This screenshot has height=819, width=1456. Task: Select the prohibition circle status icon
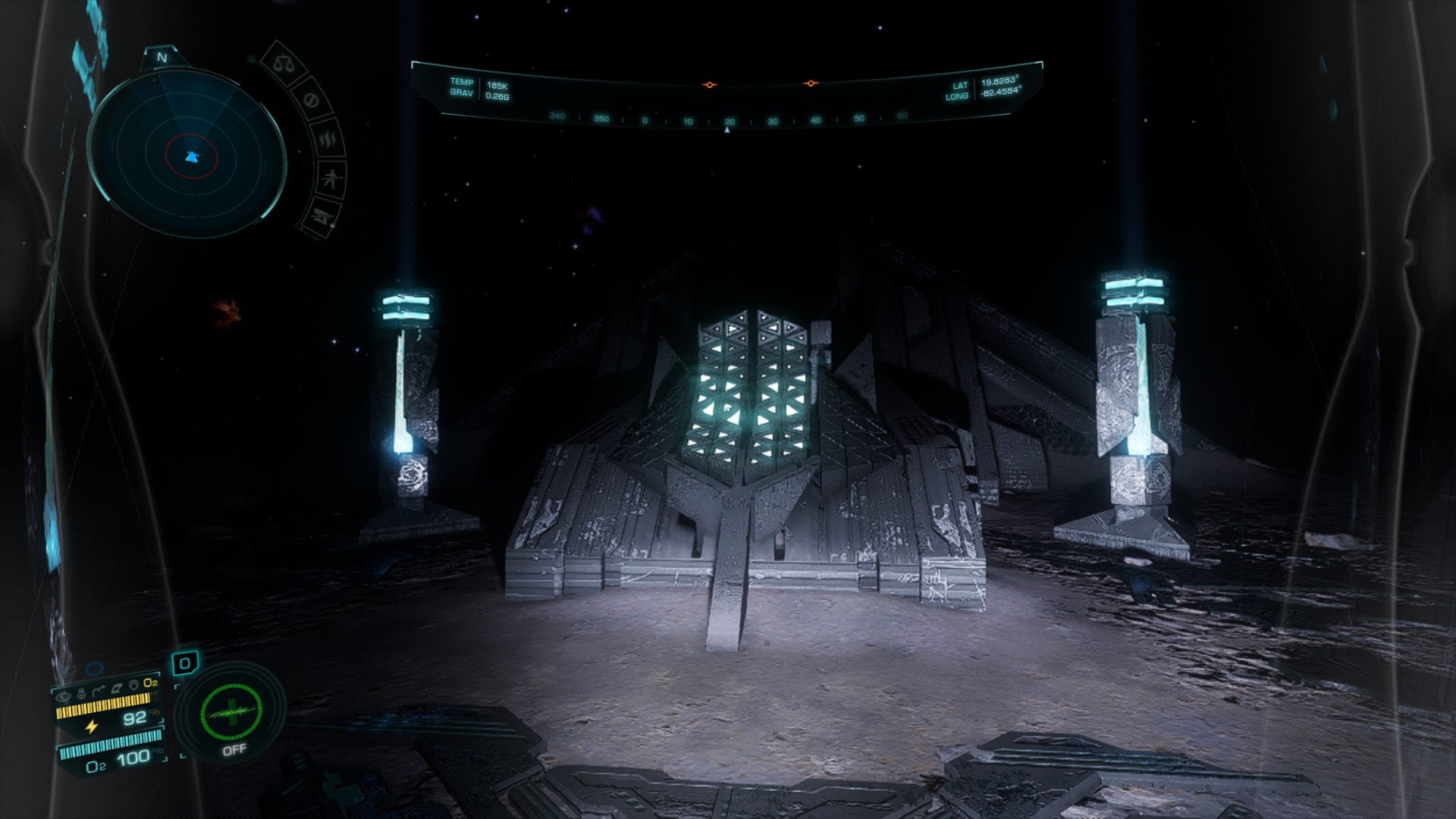310,100
